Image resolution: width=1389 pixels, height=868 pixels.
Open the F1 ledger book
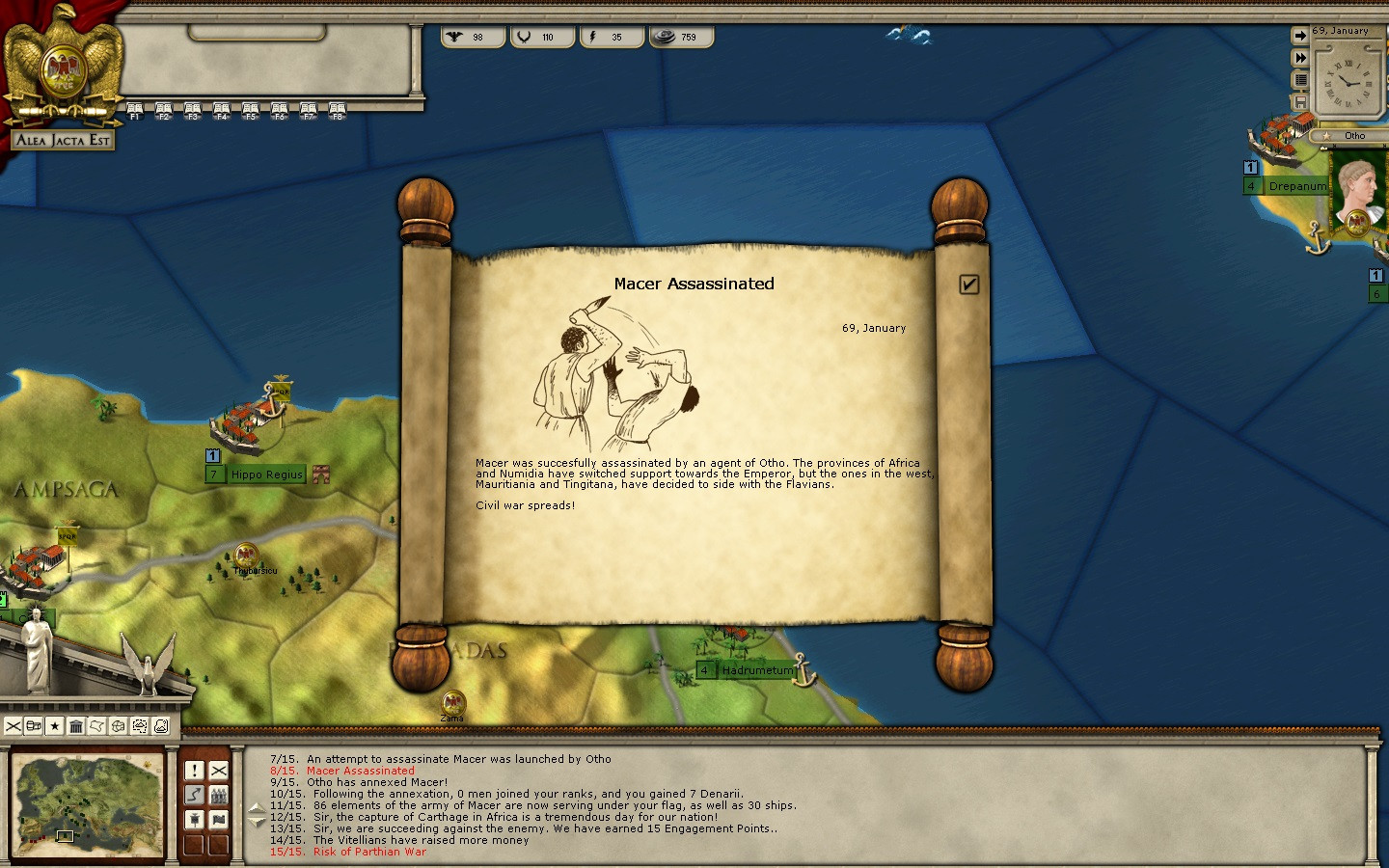pyautogui.click(x=135, y=111)
